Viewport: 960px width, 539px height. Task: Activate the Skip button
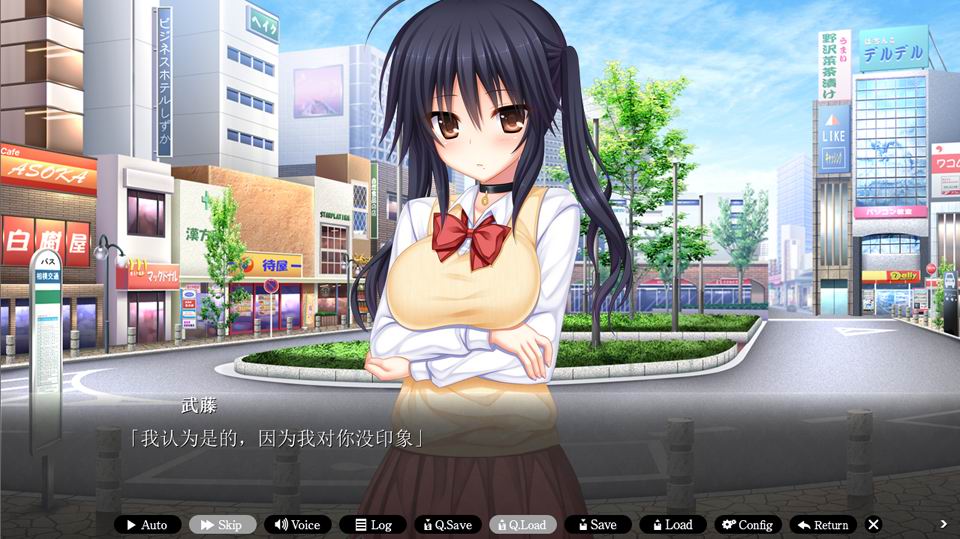[222, 524]
